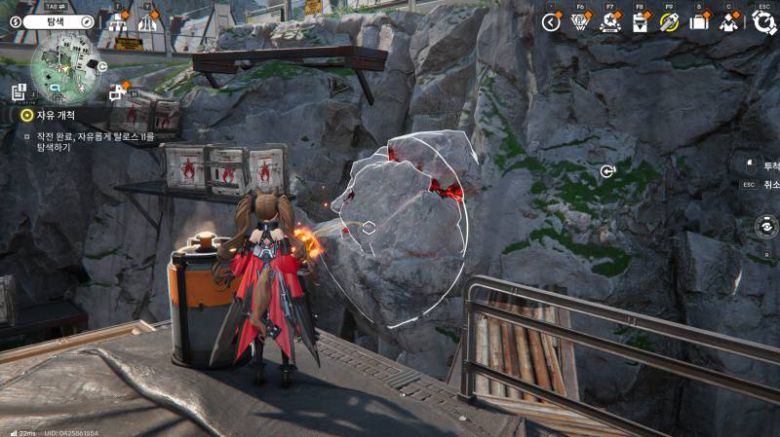Click the collapse arrow icon in top bar
This screenshot has width=780, height=437.
(x=551, y=22)
